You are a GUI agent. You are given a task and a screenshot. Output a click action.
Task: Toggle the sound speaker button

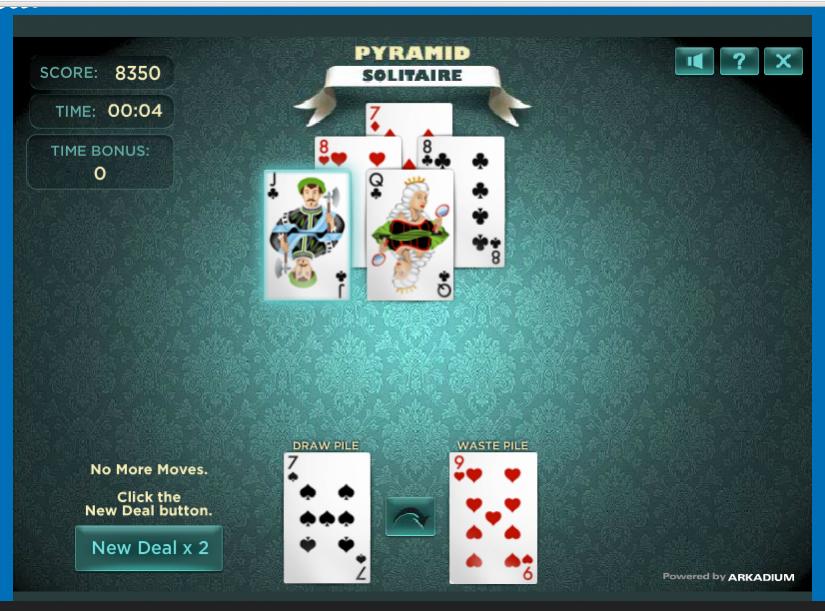pos(695,61)
